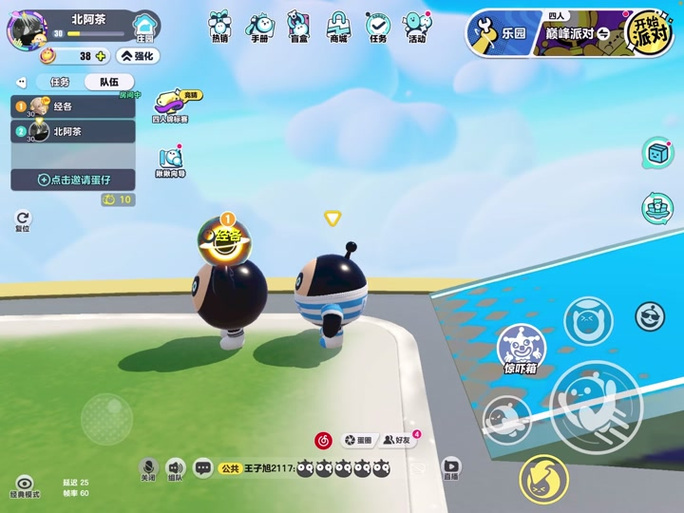Open the 乐园 workshop mode
The image size is (684, 513).
pos(499,33)
